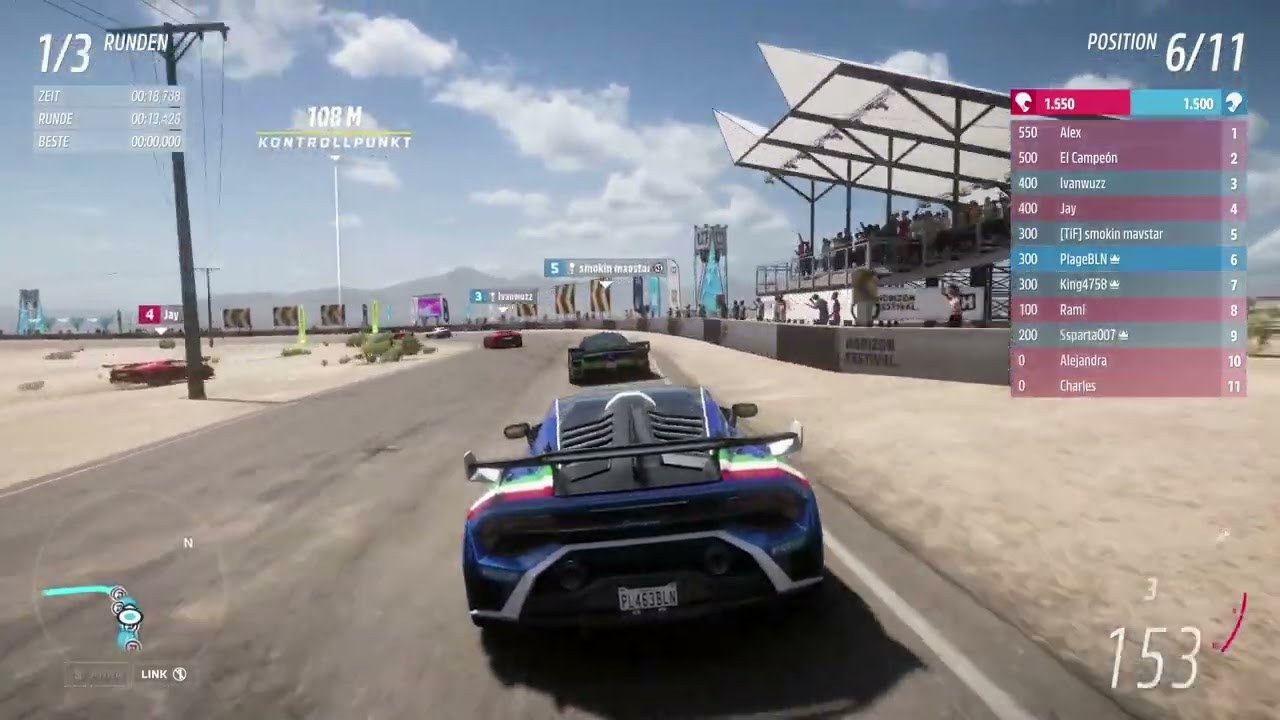The height and width of the screenshot is (720, 1280).
Task: Click the red team score banner
Action: pos(1070,103)
